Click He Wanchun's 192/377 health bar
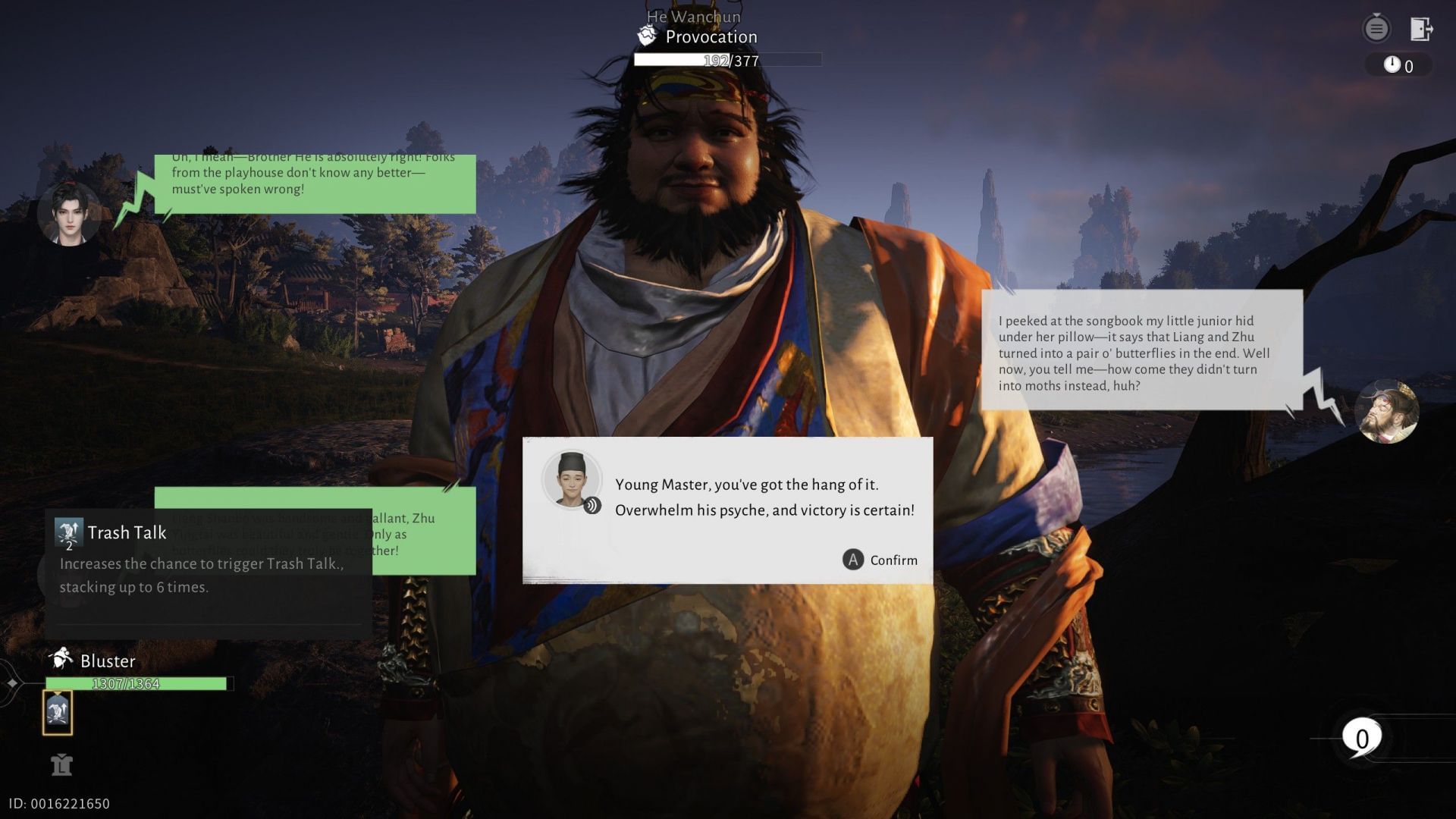The height and width of the screenshot is (819, 1456). [x=726, y=60]
